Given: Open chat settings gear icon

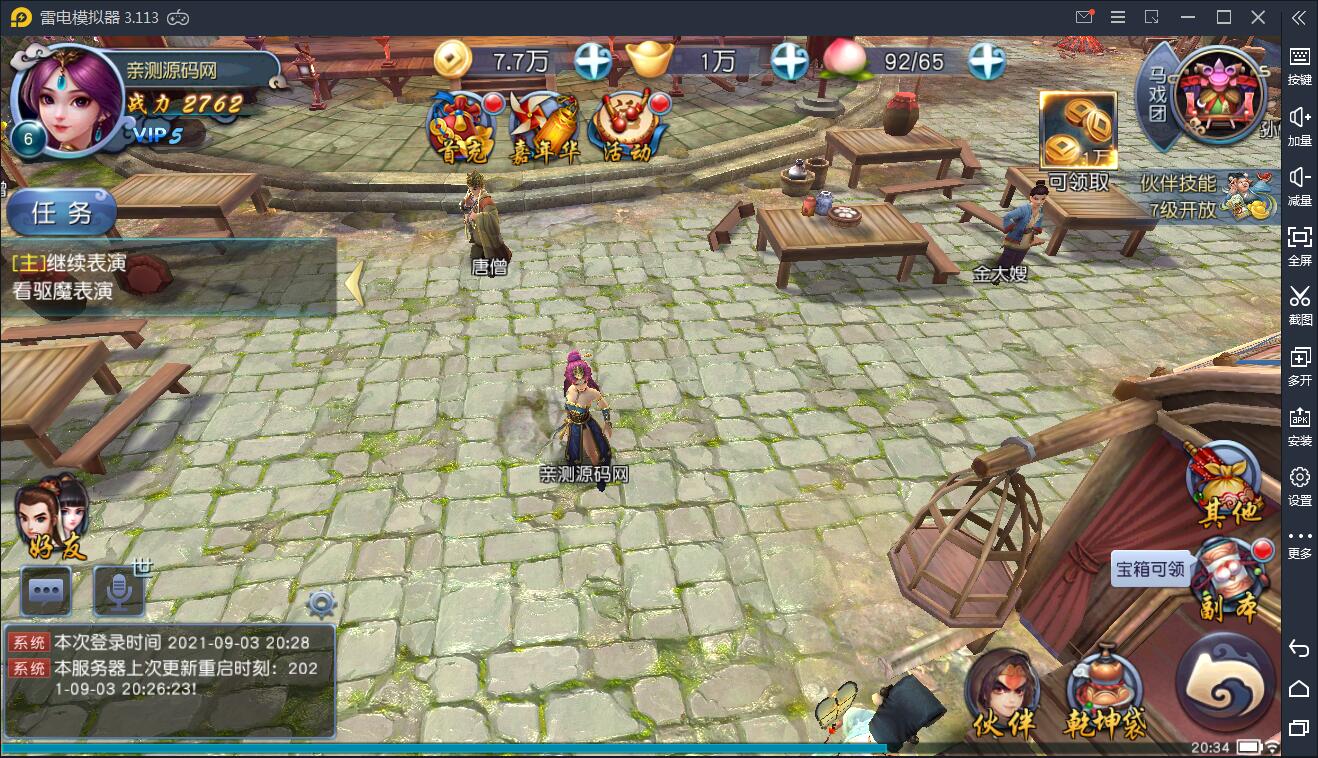Looking at the screenshot, I should (x=320, y=603).
